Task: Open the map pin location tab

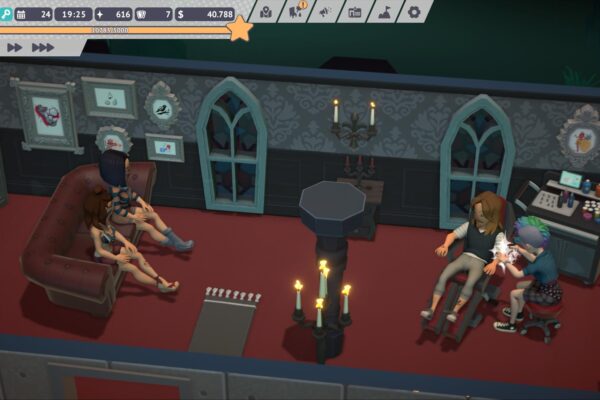Action: [266, 12]
